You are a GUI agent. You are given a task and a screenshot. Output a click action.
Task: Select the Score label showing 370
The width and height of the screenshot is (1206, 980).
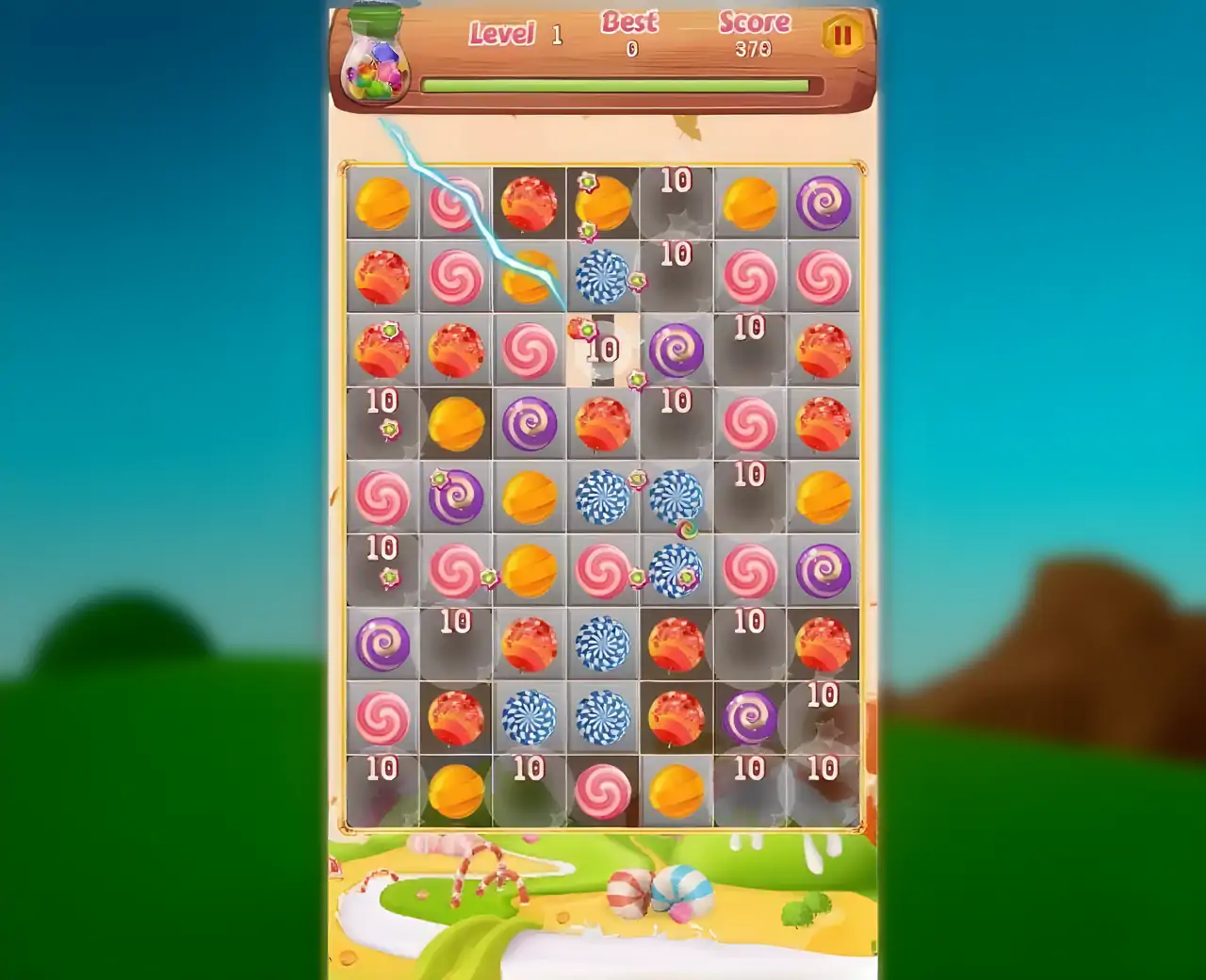(754, 23)
